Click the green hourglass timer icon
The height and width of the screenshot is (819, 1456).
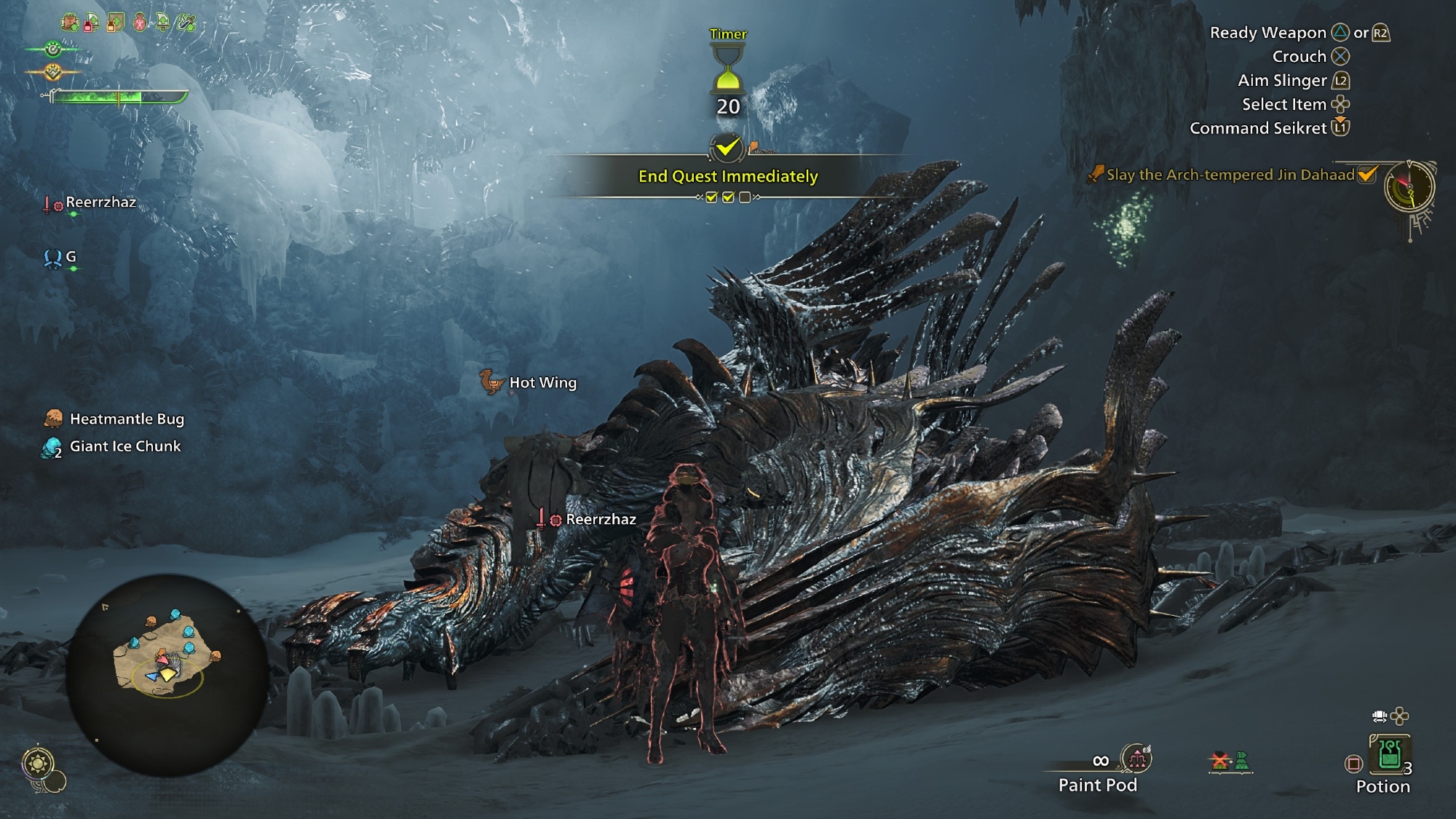pos(727,68)
